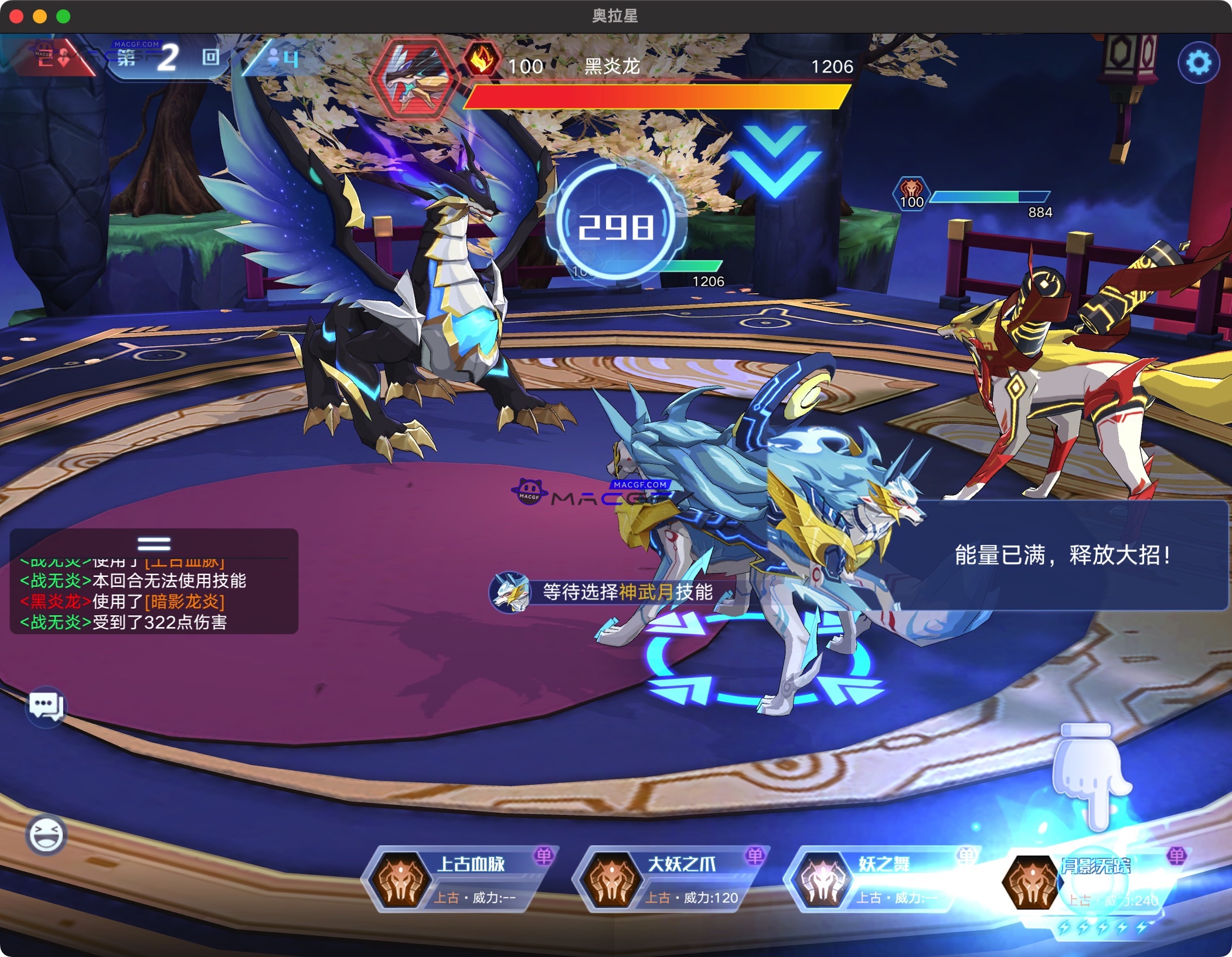Click the 黑炎龙 enemy portrait

(415, 78)
